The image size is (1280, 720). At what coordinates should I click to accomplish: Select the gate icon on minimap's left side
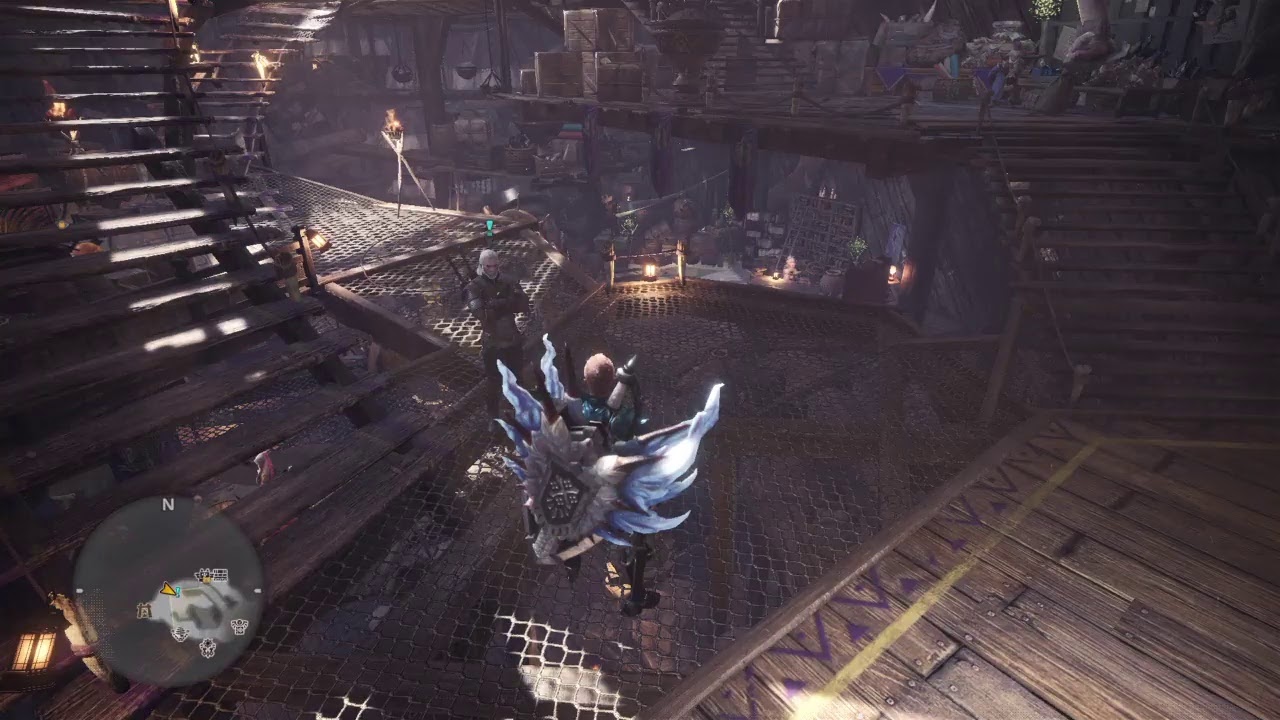click(143, 609)
